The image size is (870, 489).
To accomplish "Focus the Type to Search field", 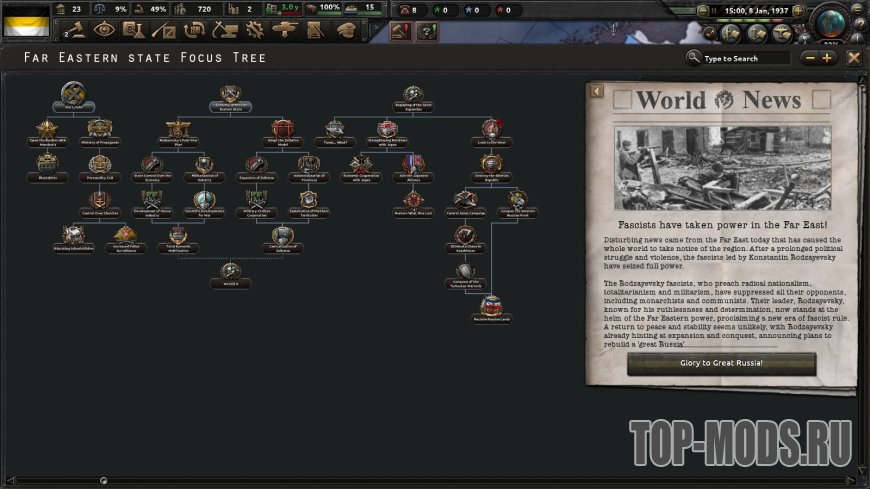I will (x=745, y=58).
